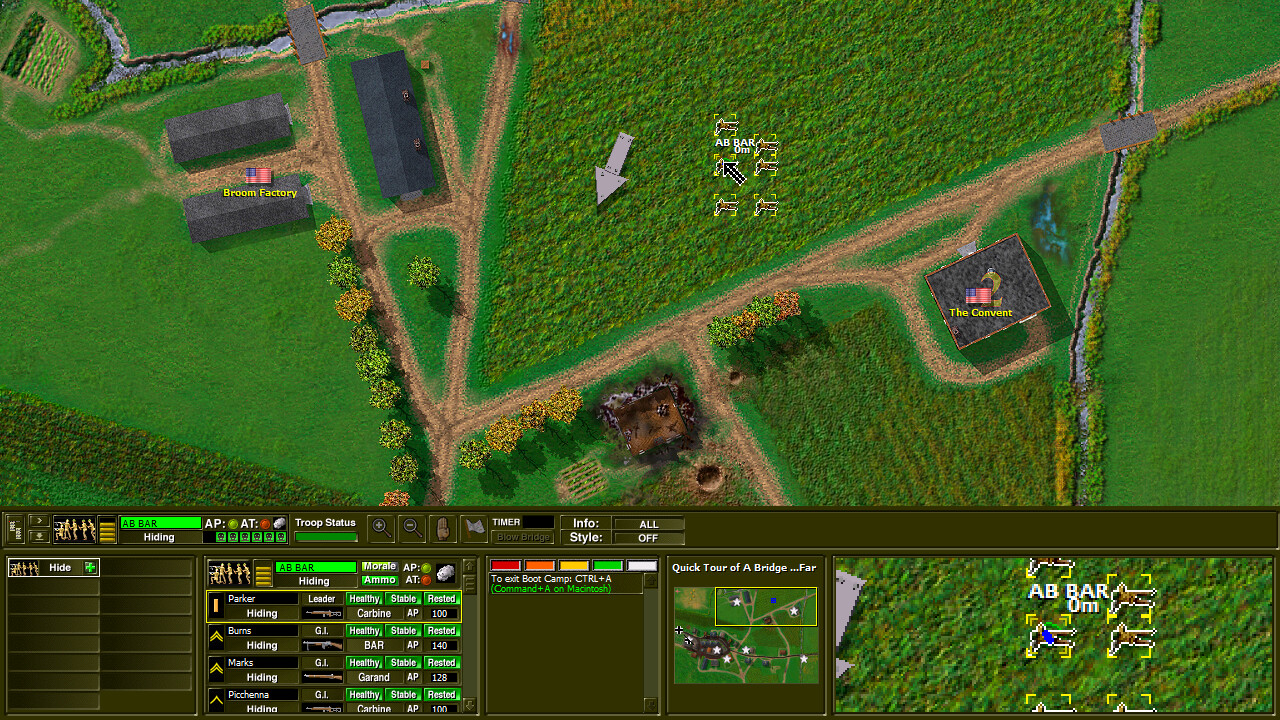Toggle the Morale display

(x=379, y=566)
